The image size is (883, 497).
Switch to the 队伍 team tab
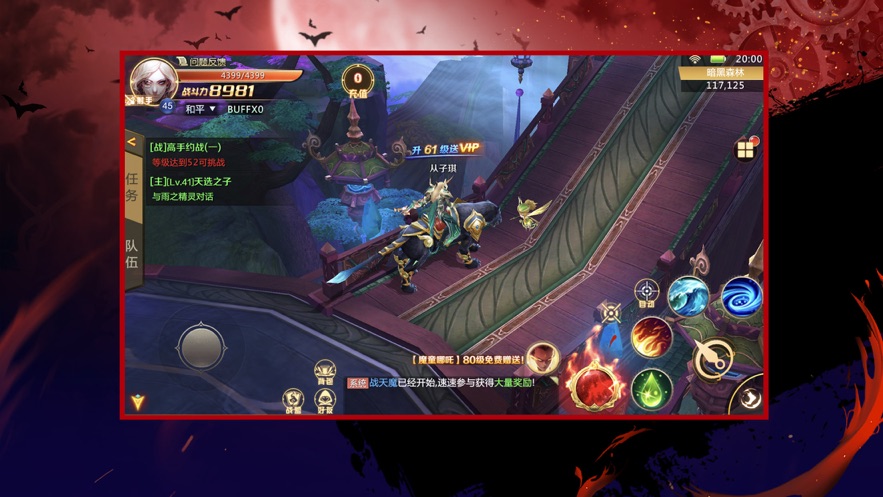(132, 254)
